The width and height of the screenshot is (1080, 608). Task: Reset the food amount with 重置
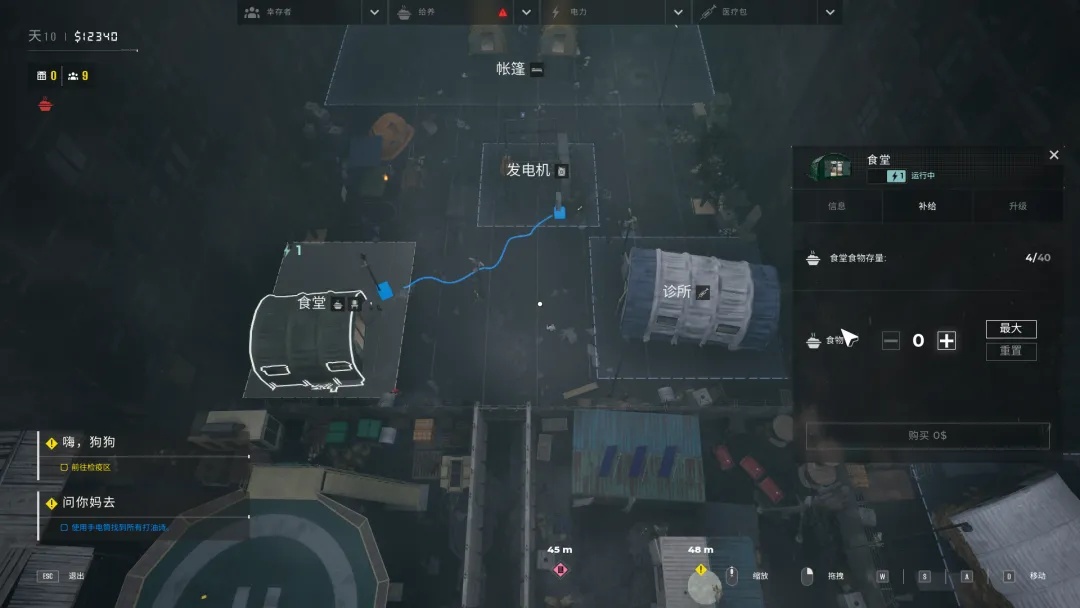click(1011, 351)
